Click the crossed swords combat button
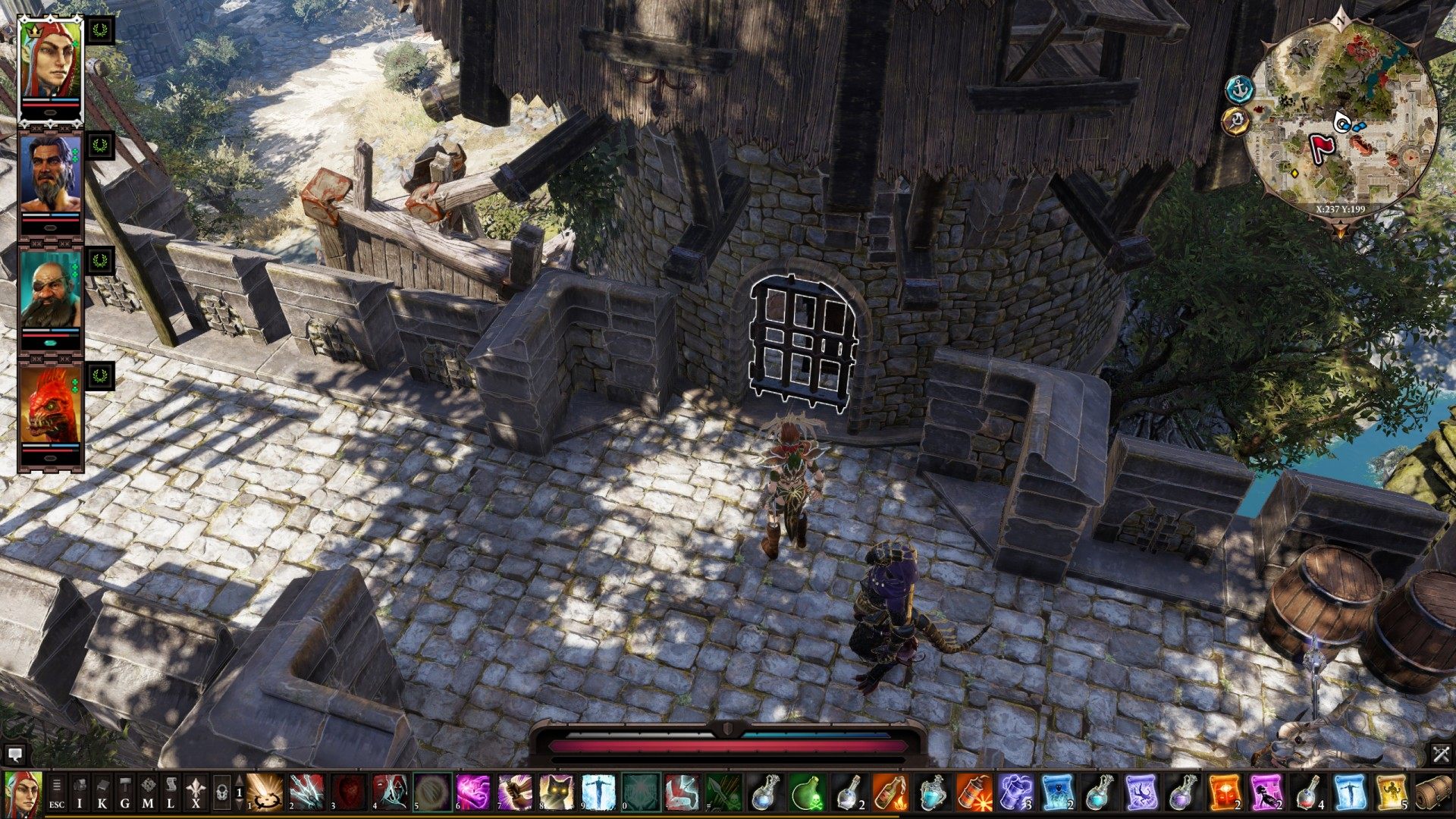The width and height of the screenshot is (1456, 819). (1441, 754)
